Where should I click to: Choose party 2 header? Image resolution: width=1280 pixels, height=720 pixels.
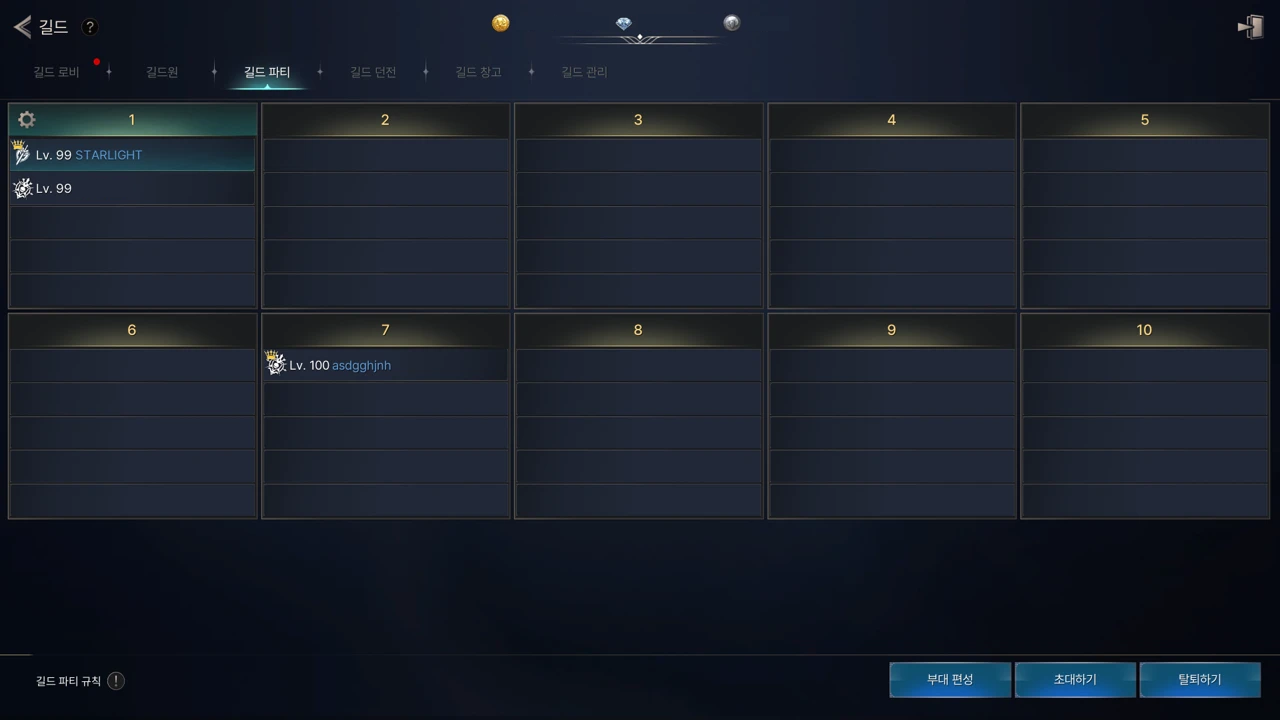point(385,120)
